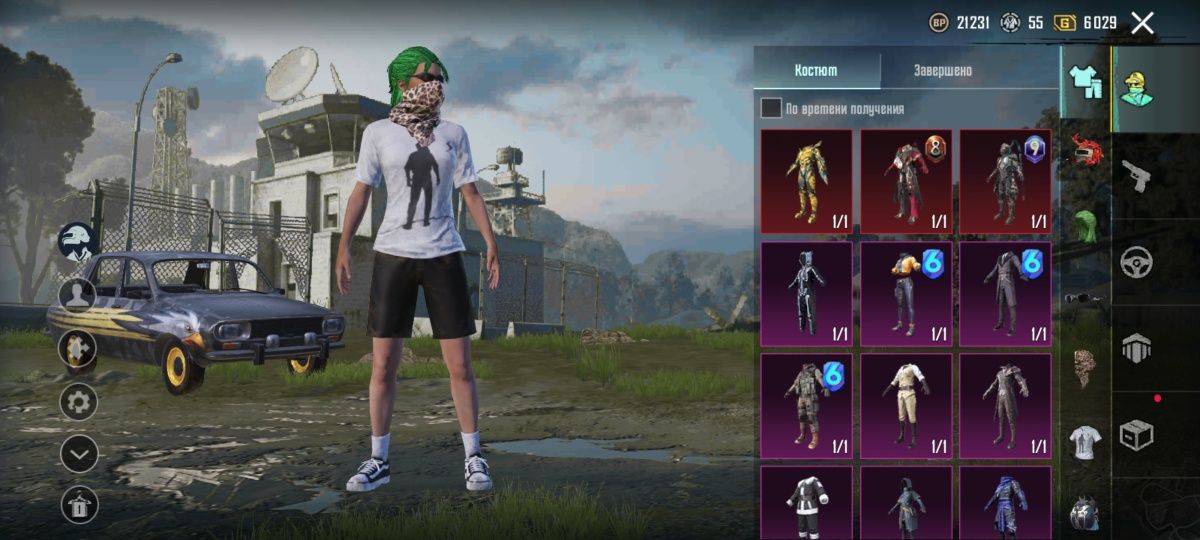1200x540 pixels.
Task: Open the crate box section
Action: point(1136,434)
